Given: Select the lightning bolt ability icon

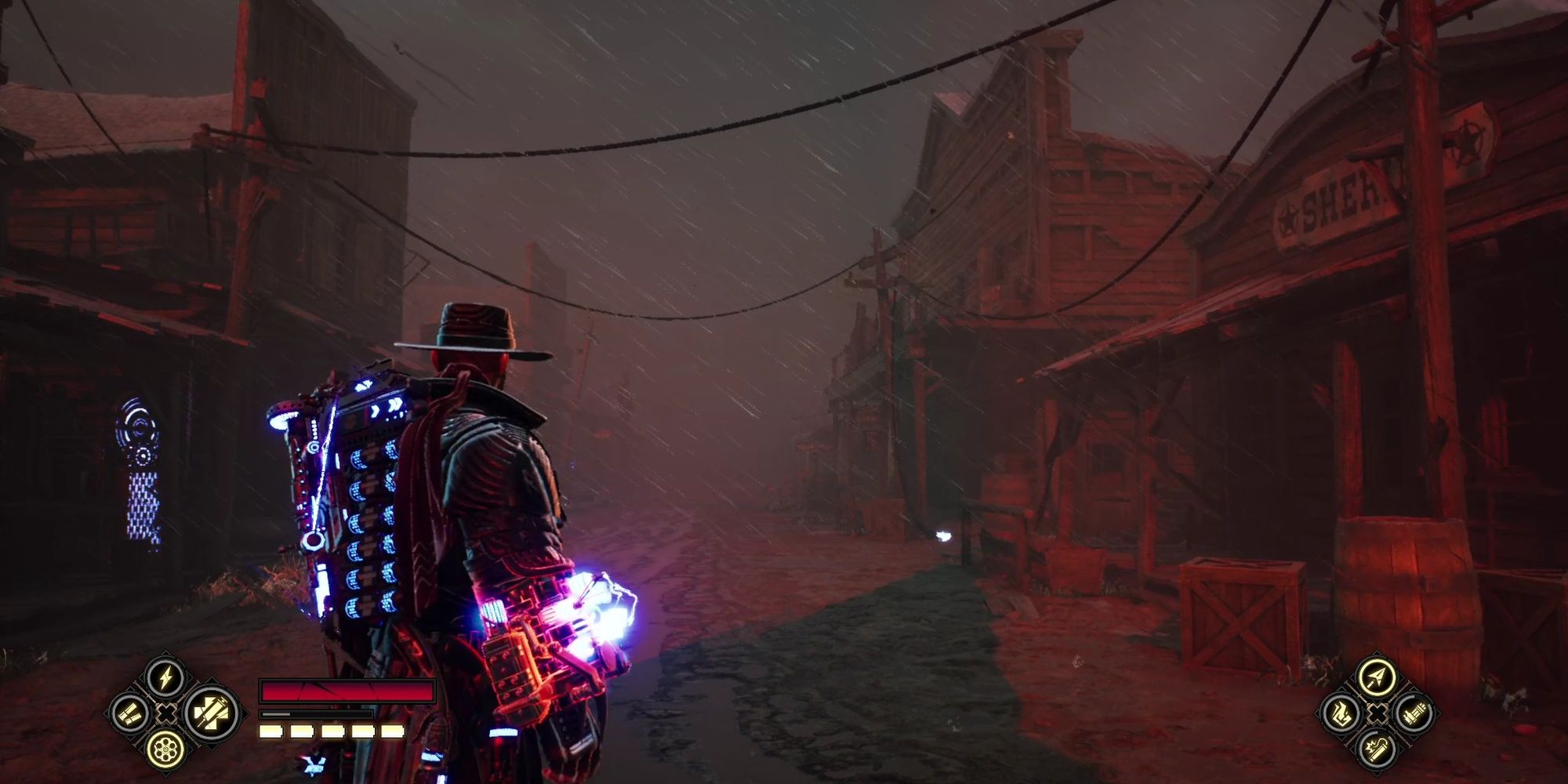Looking at the screenshot, I should click(x=165, y=677).
